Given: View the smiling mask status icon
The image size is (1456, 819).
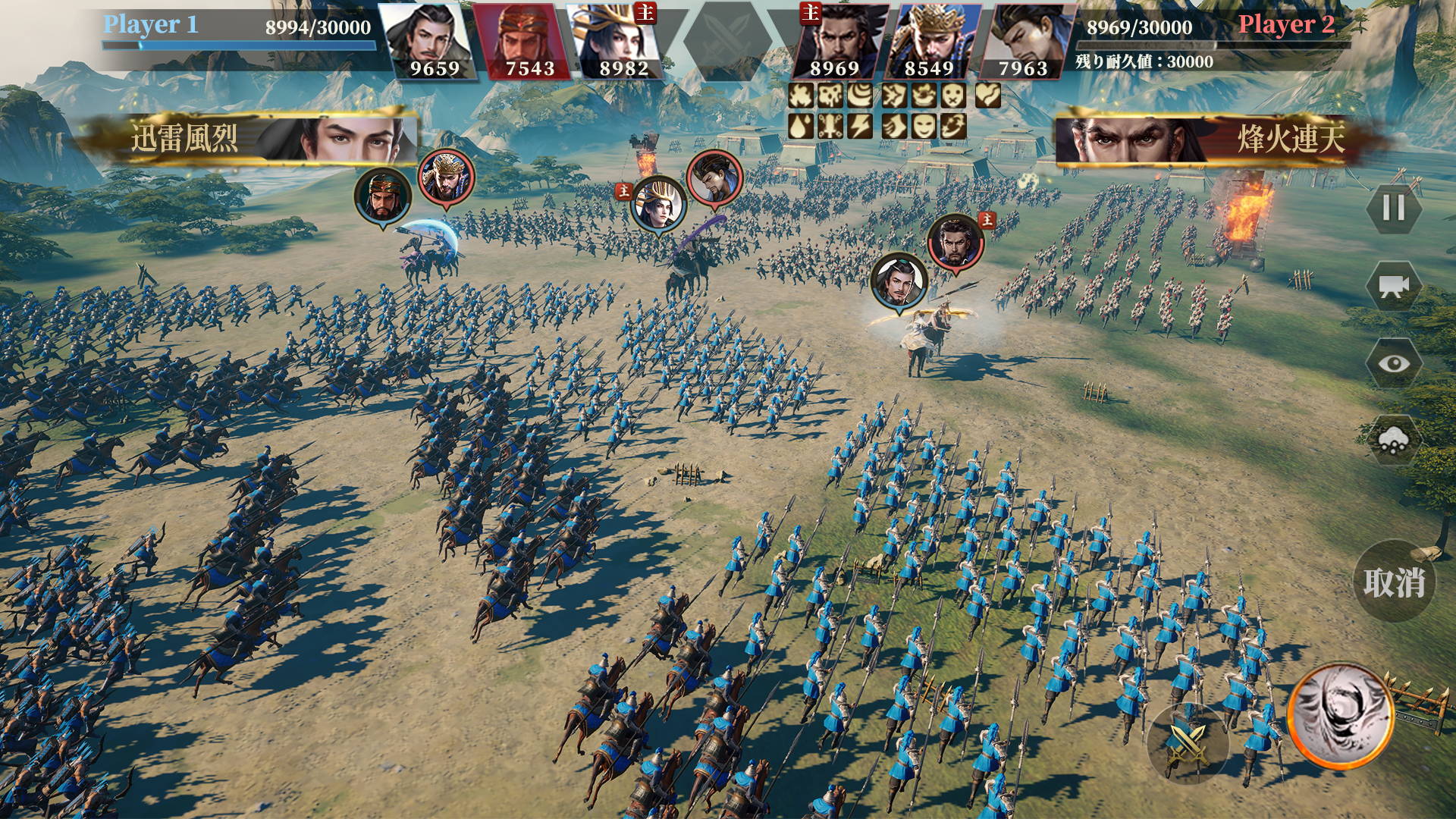Looking at the screenshot, I should coord(922,126).
